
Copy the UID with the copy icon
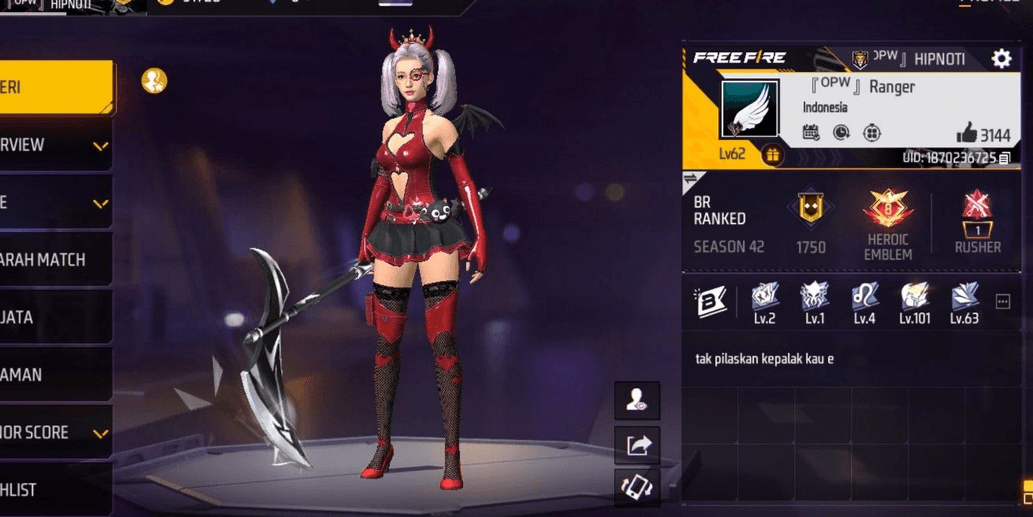point(1005,158)
